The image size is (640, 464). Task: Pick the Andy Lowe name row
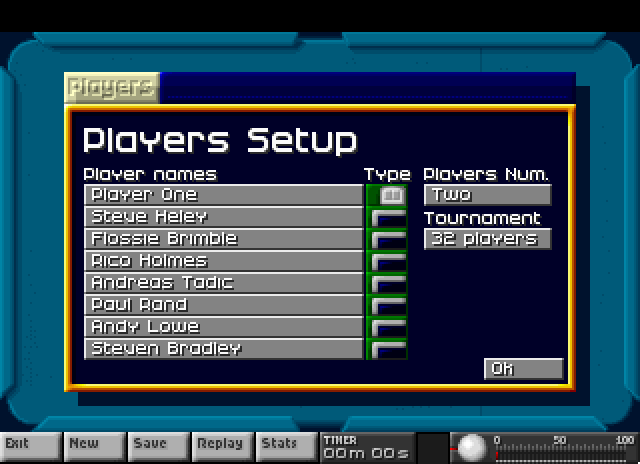click(x=223, y=327)
